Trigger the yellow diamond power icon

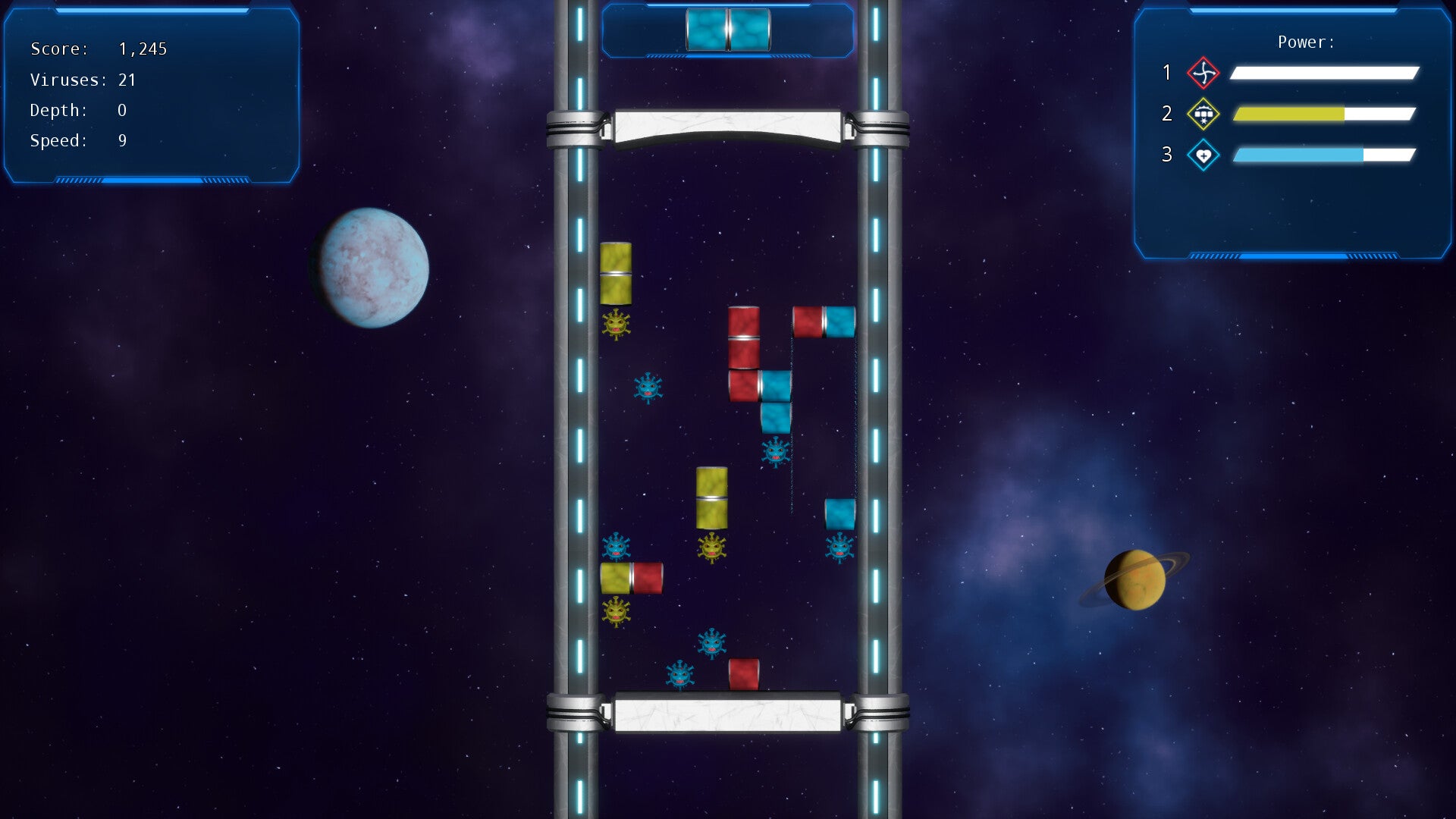[x=1203, y=115]
